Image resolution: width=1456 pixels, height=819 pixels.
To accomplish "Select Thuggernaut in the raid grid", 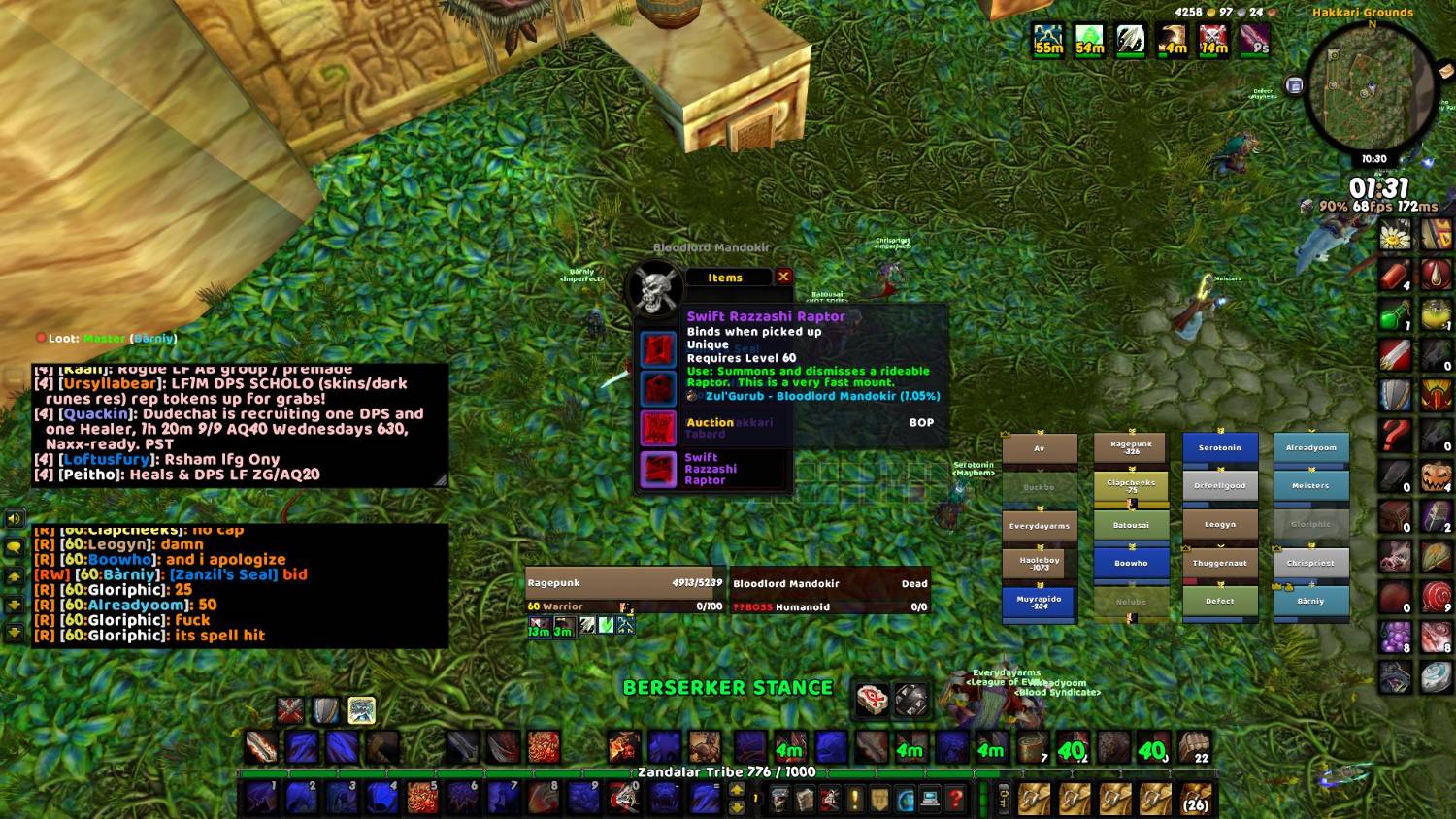I will coord(1219,563).
